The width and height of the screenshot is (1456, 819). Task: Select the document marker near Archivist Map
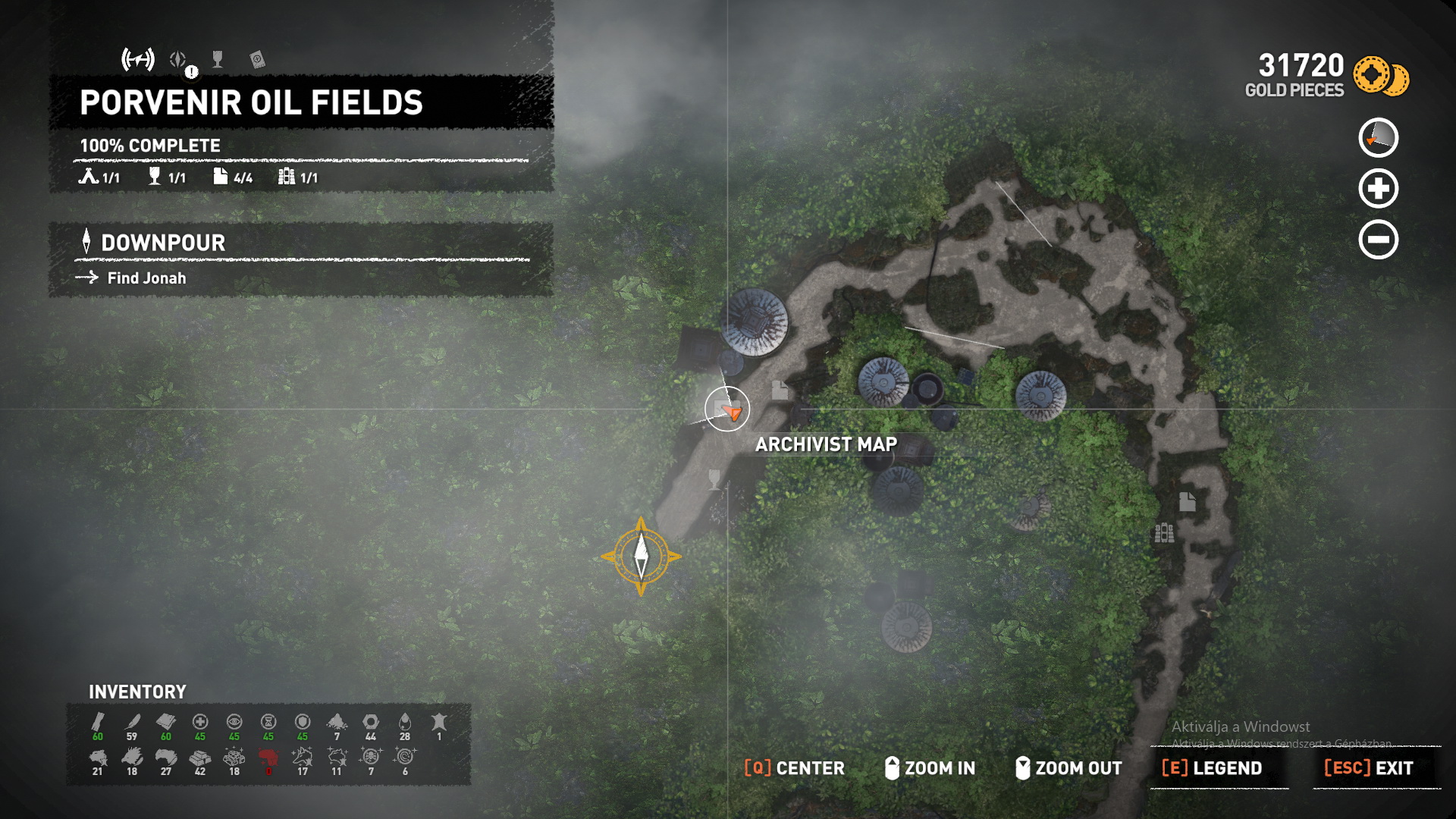tap(779, 390)
